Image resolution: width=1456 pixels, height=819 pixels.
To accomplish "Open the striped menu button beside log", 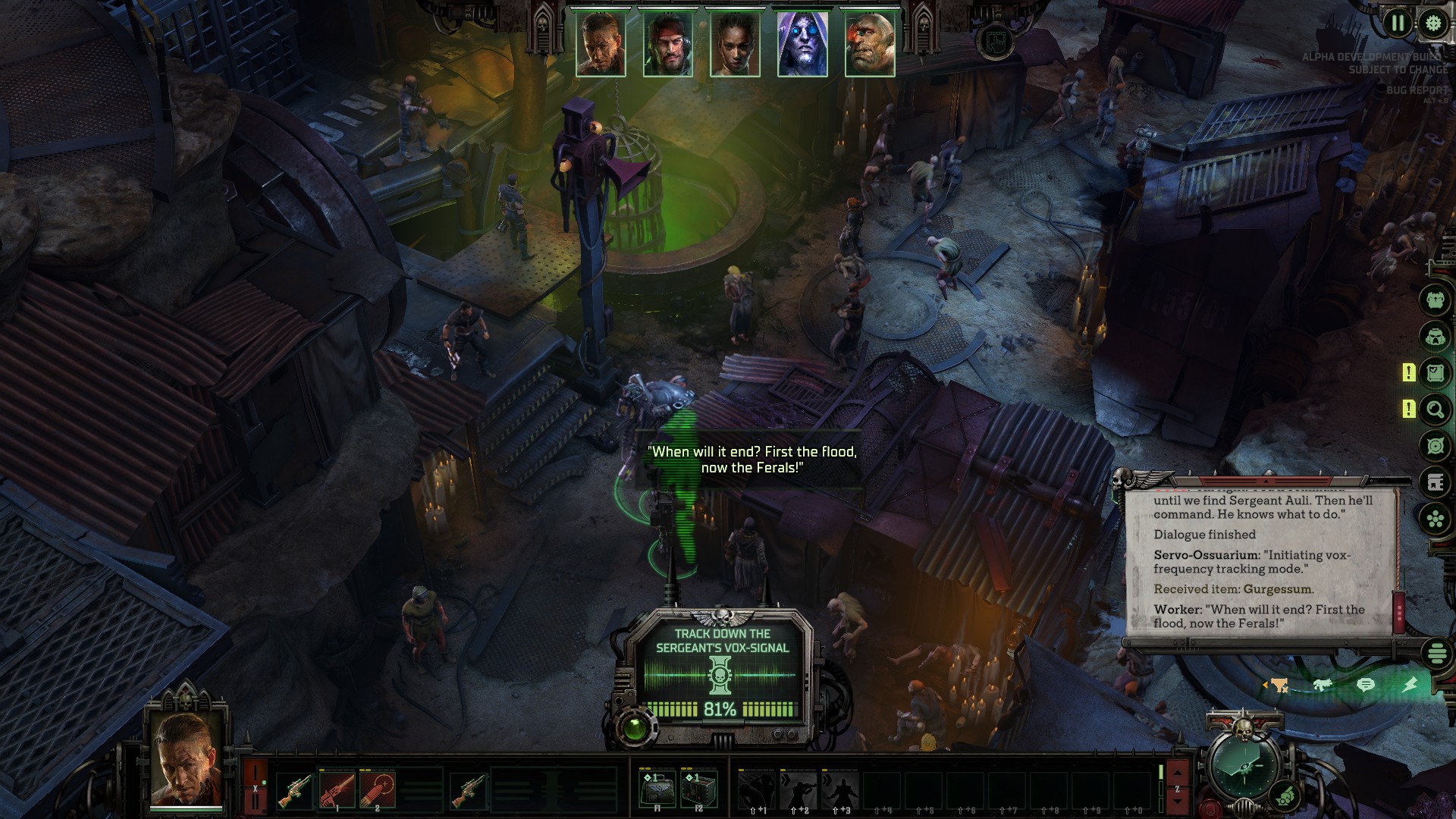I will [1436, 653].
